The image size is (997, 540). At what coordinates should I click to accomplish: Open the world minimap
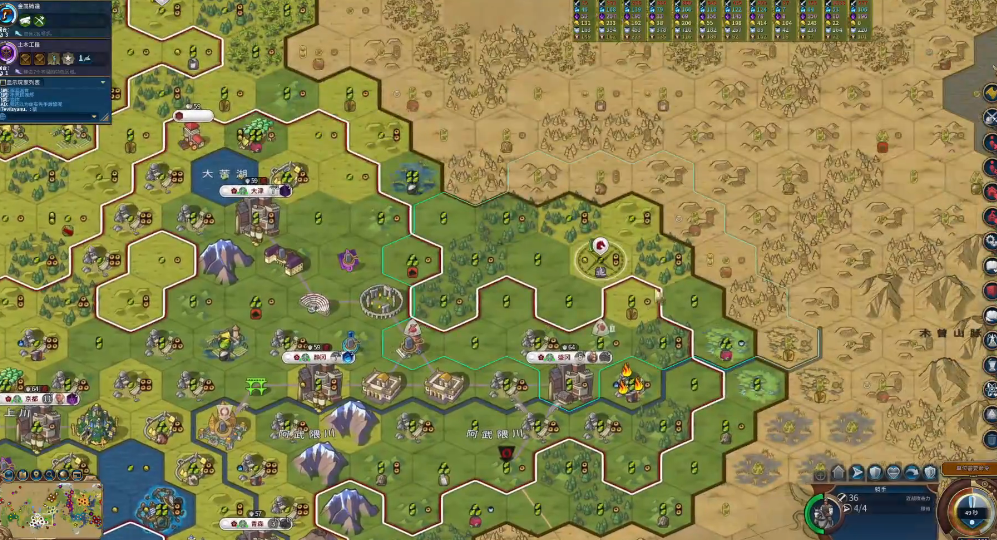[x=52, y=511]
